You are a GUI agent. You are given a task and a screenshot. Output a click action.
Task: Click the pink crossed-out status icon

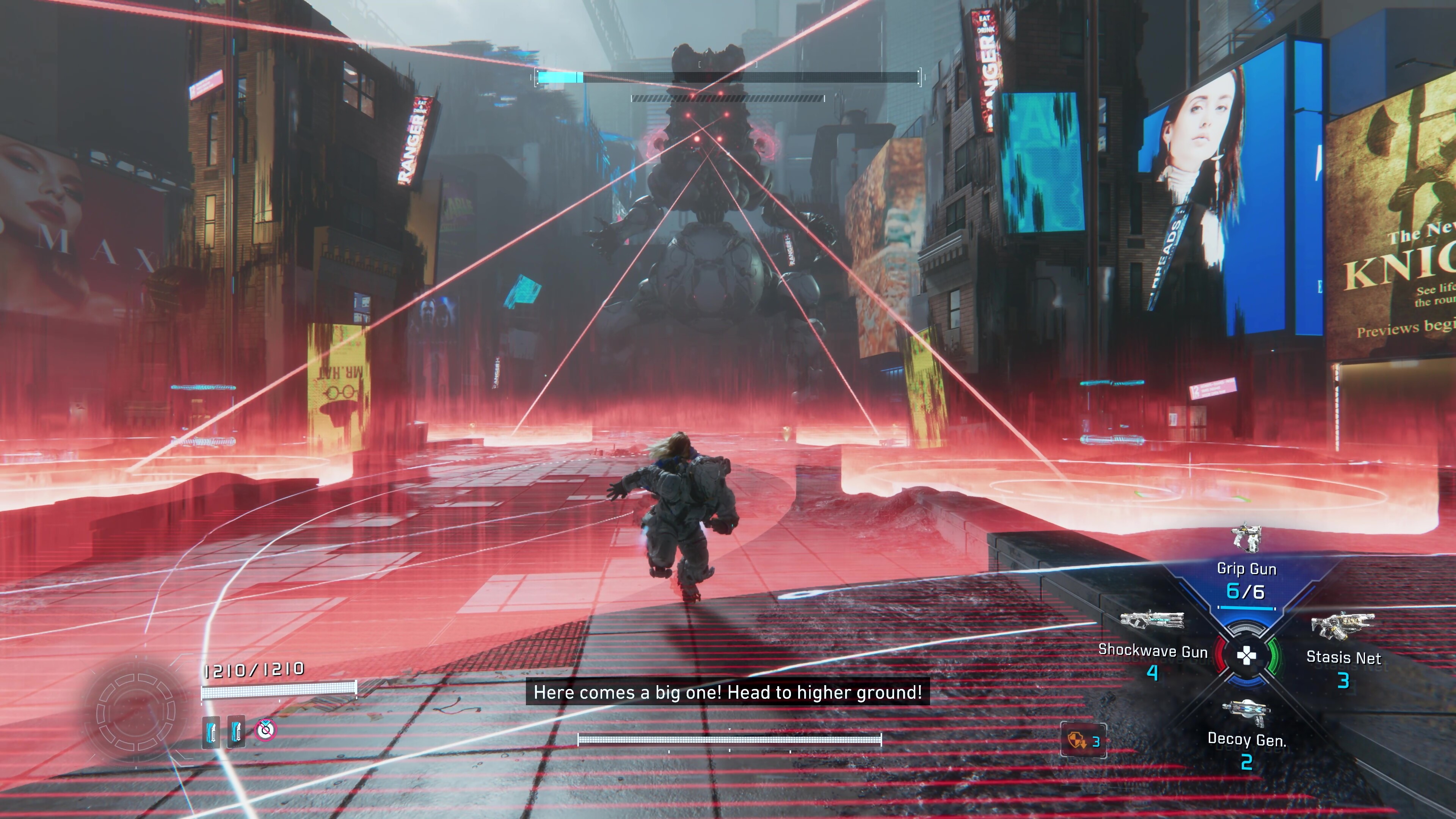tap(265, 730)
